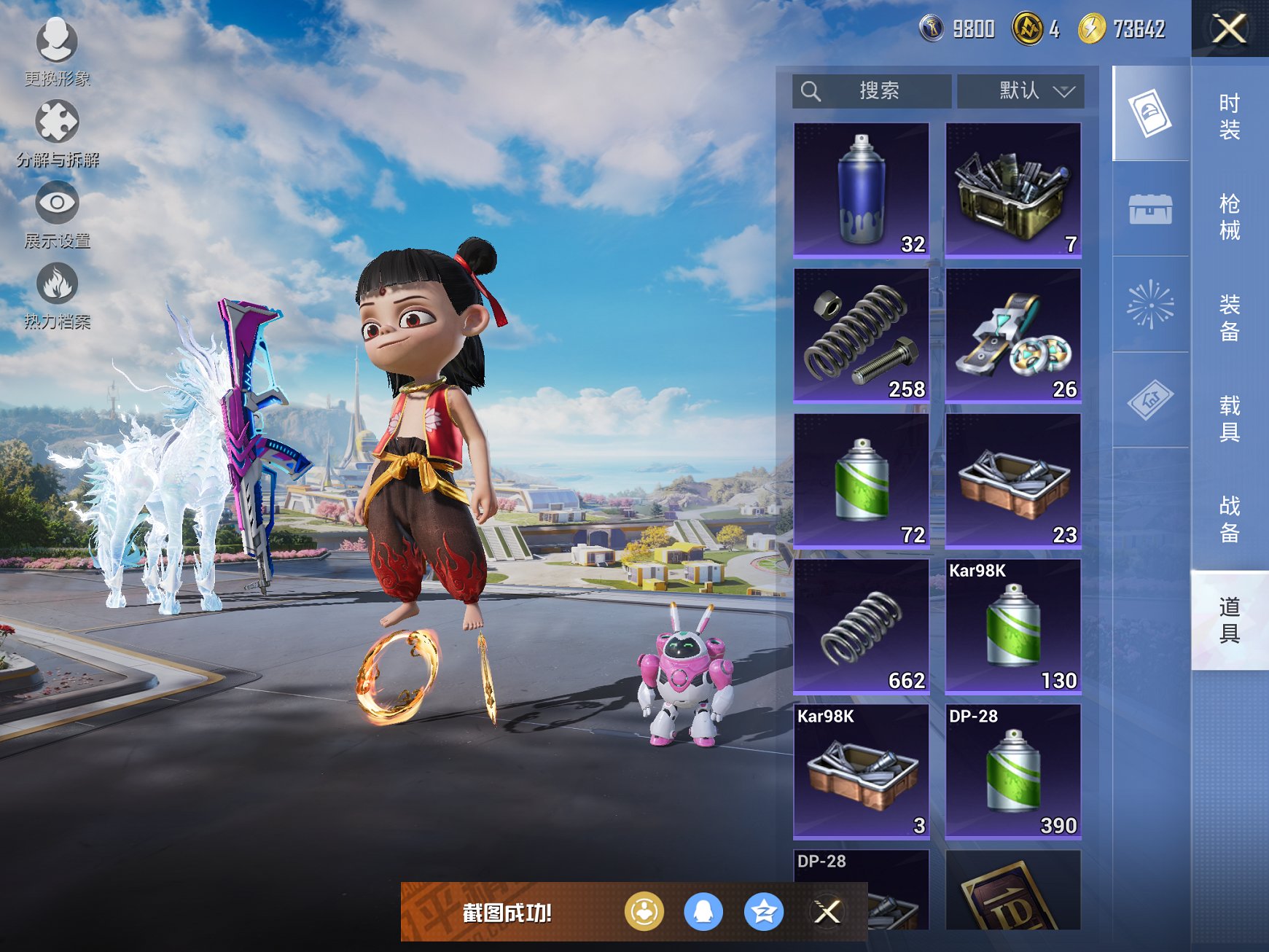Switch to the 载具 vehicles tab

point(1229,418)
